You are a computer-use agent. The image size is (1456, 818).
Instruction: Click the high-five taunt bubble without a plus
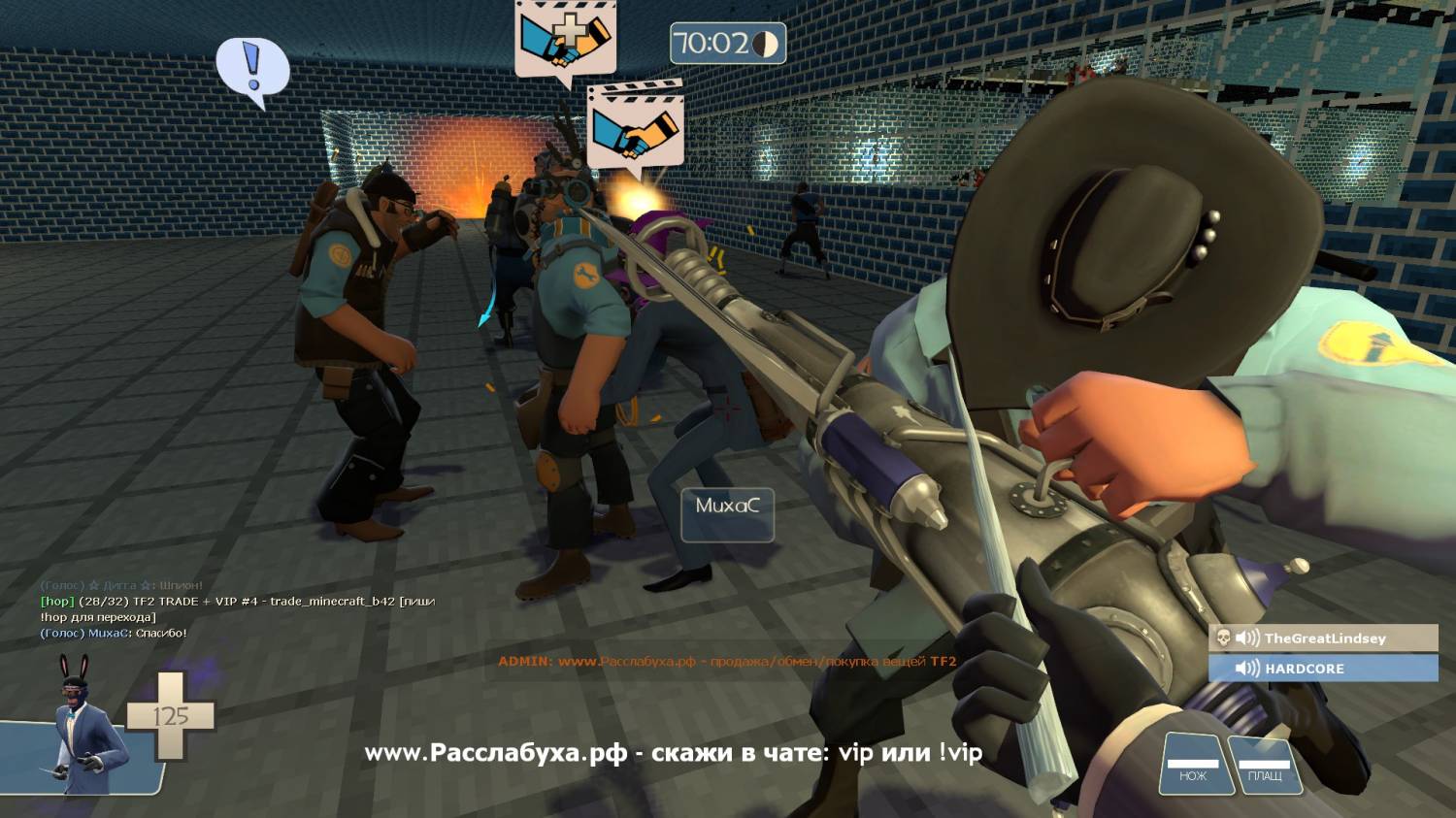click(x=636, y=126)
